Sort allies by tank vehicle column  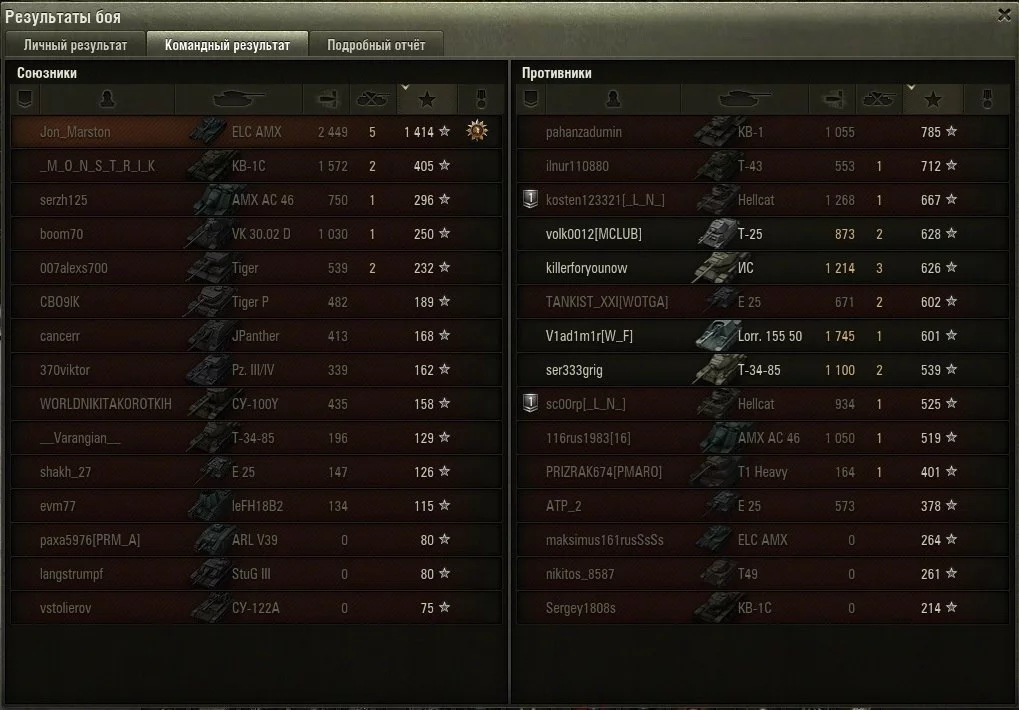click(238, 99)
